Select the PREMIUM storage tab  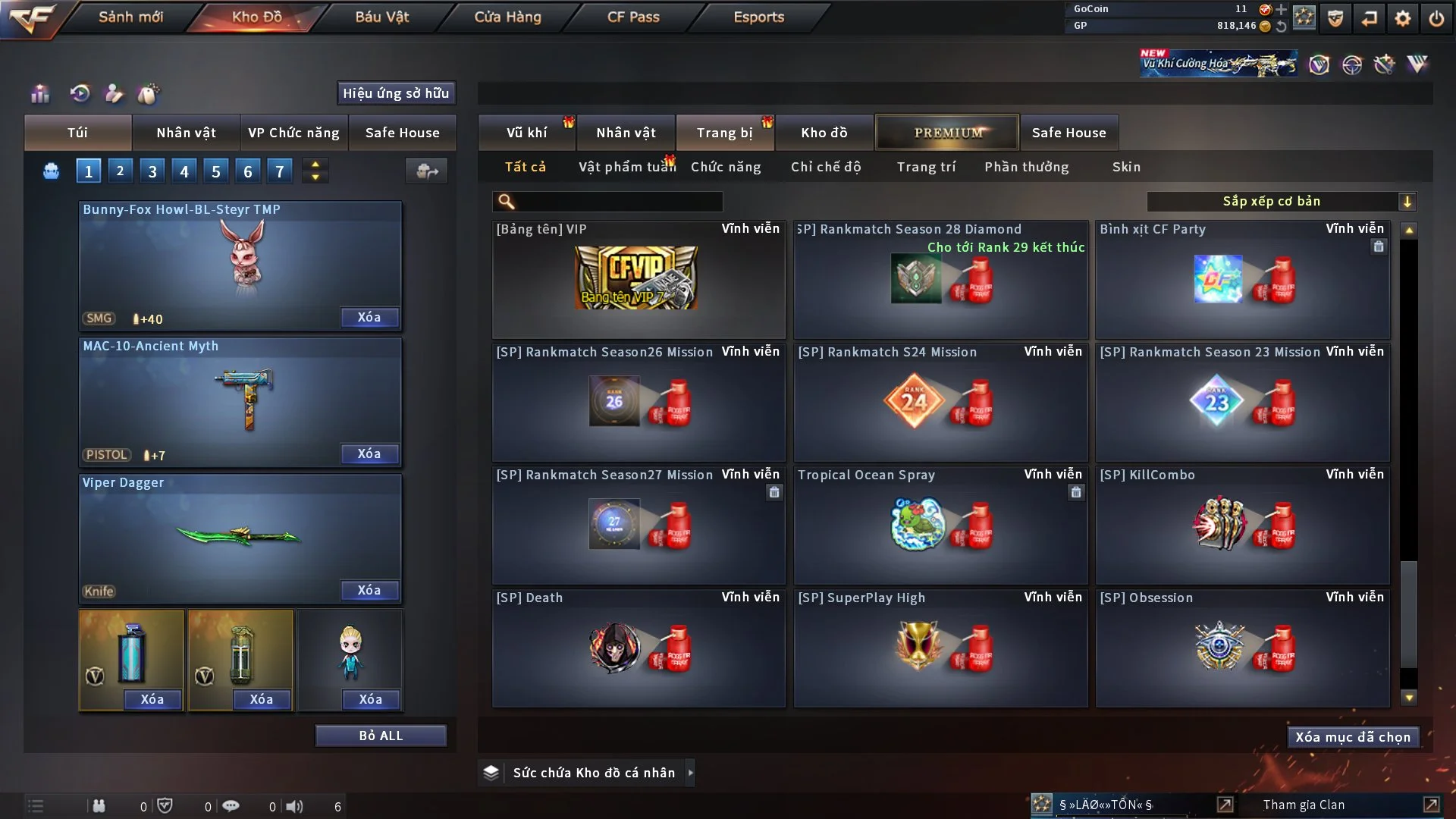coord(947,133)
